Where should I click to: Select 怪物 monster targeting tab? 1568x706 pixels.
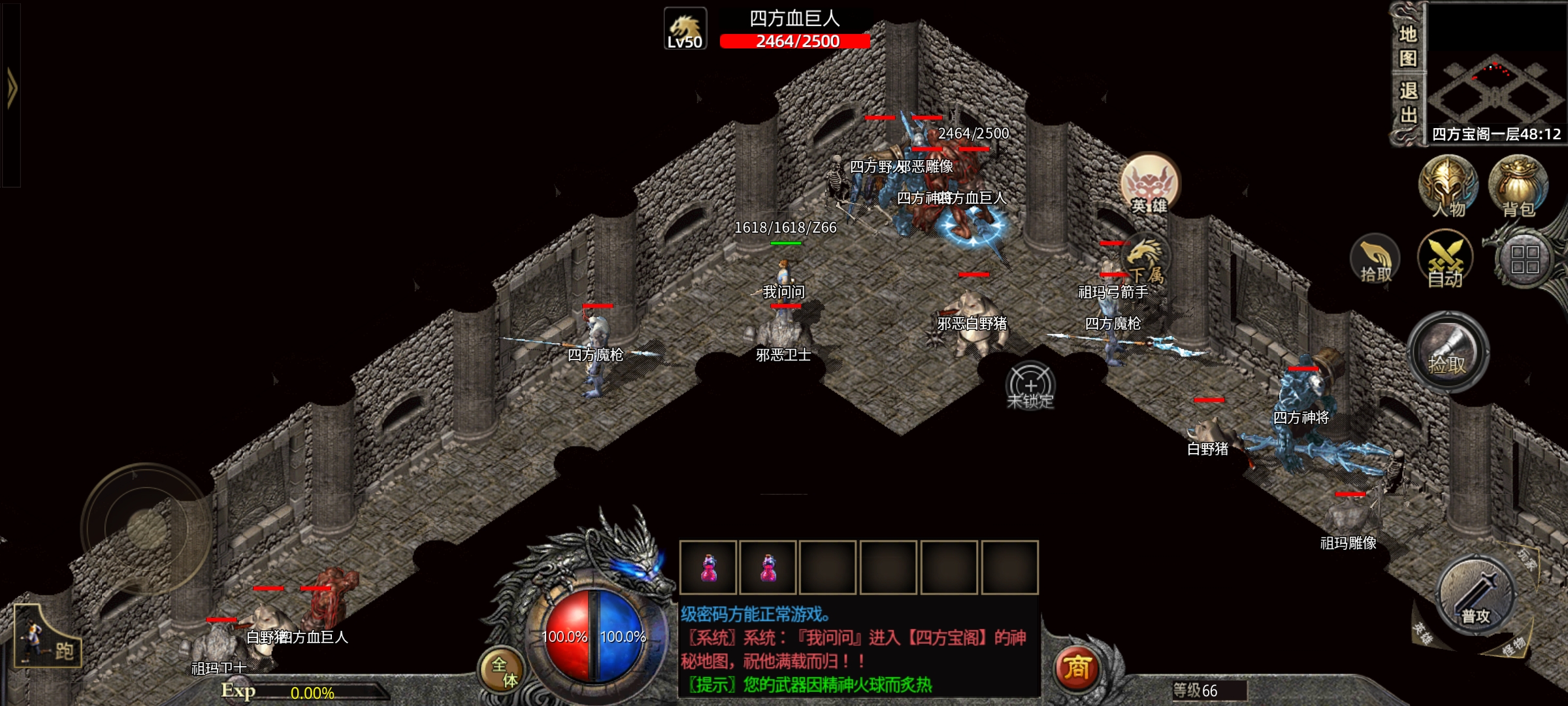click(x=1513, y=646)
